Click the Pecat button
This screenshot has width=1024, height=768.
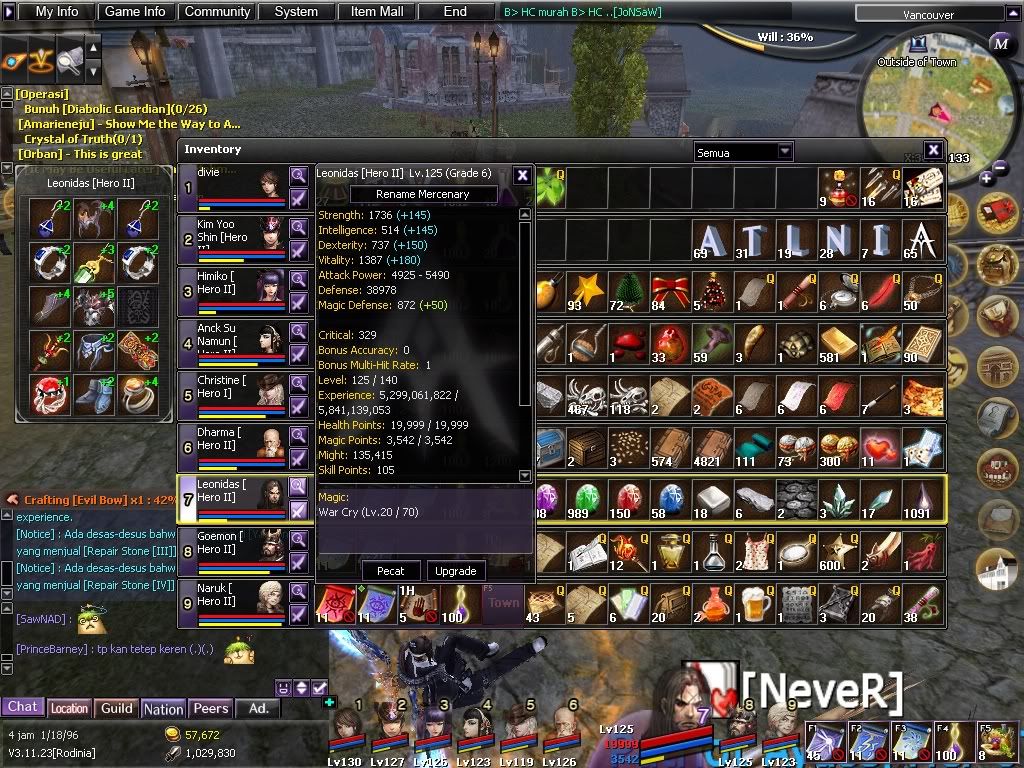tap(391, 571)
